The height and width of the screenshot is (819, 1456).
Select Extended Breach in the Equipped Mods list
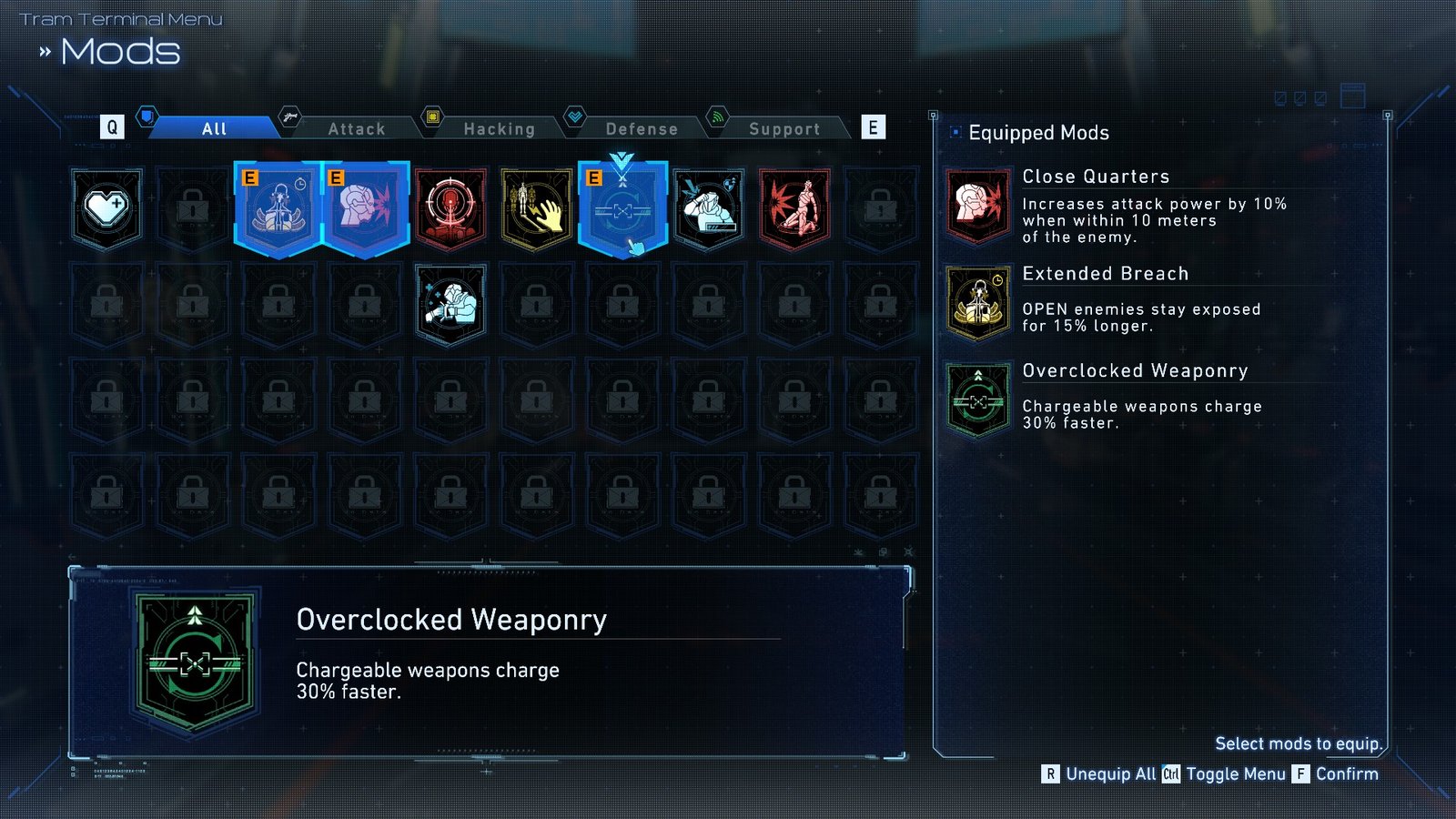(x=1105, y=274)
